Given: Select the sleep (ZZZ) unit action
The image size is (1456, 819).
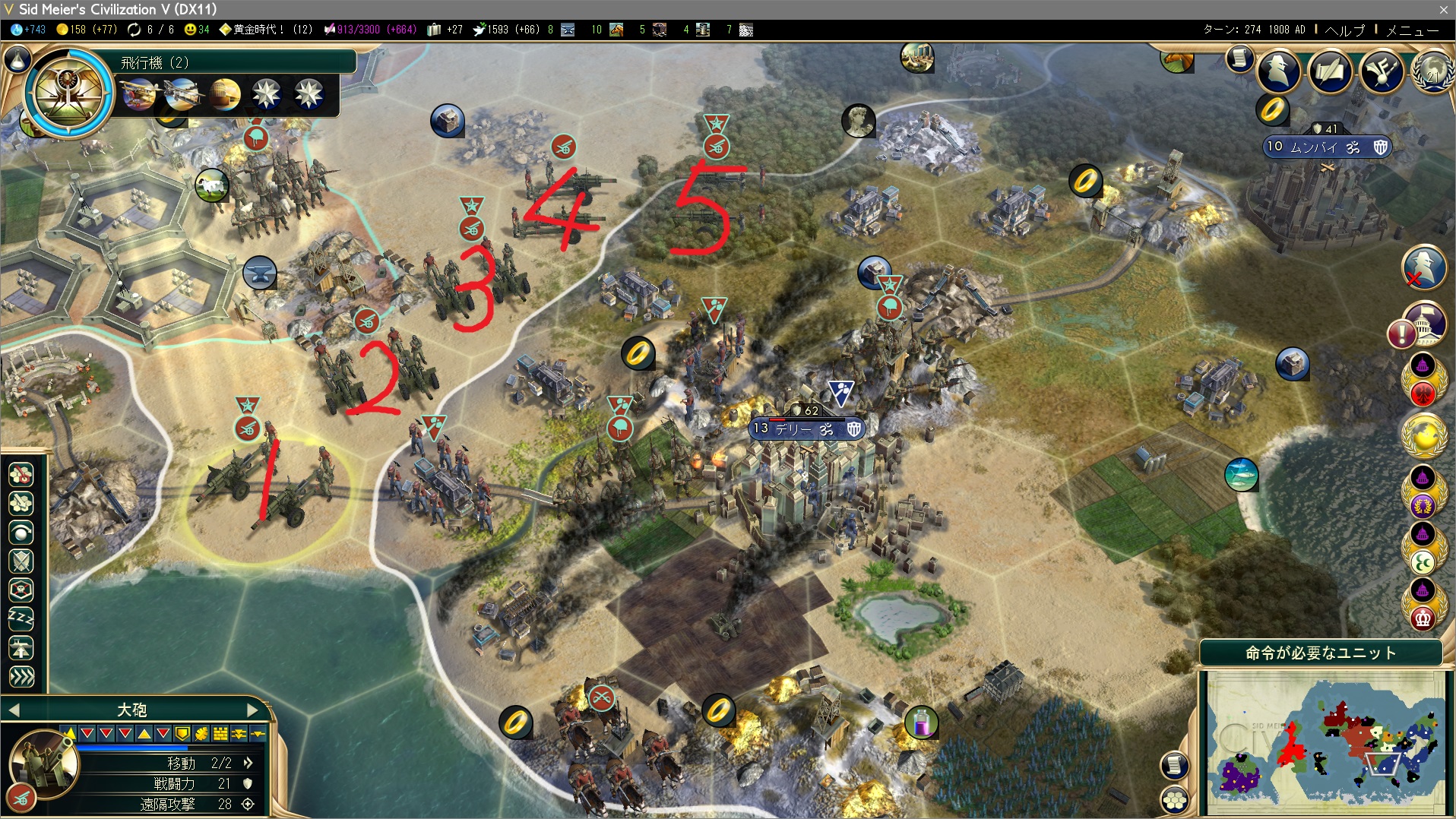Looking at the screenshot, I should pyautogui.click(x=21, y=619).
